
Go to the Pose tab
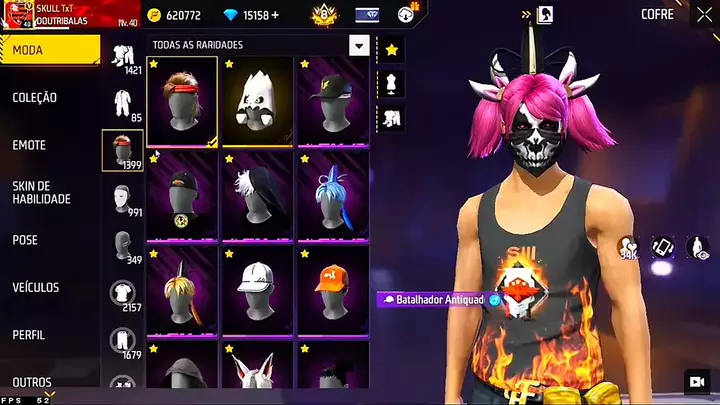(x=25, y=240)
